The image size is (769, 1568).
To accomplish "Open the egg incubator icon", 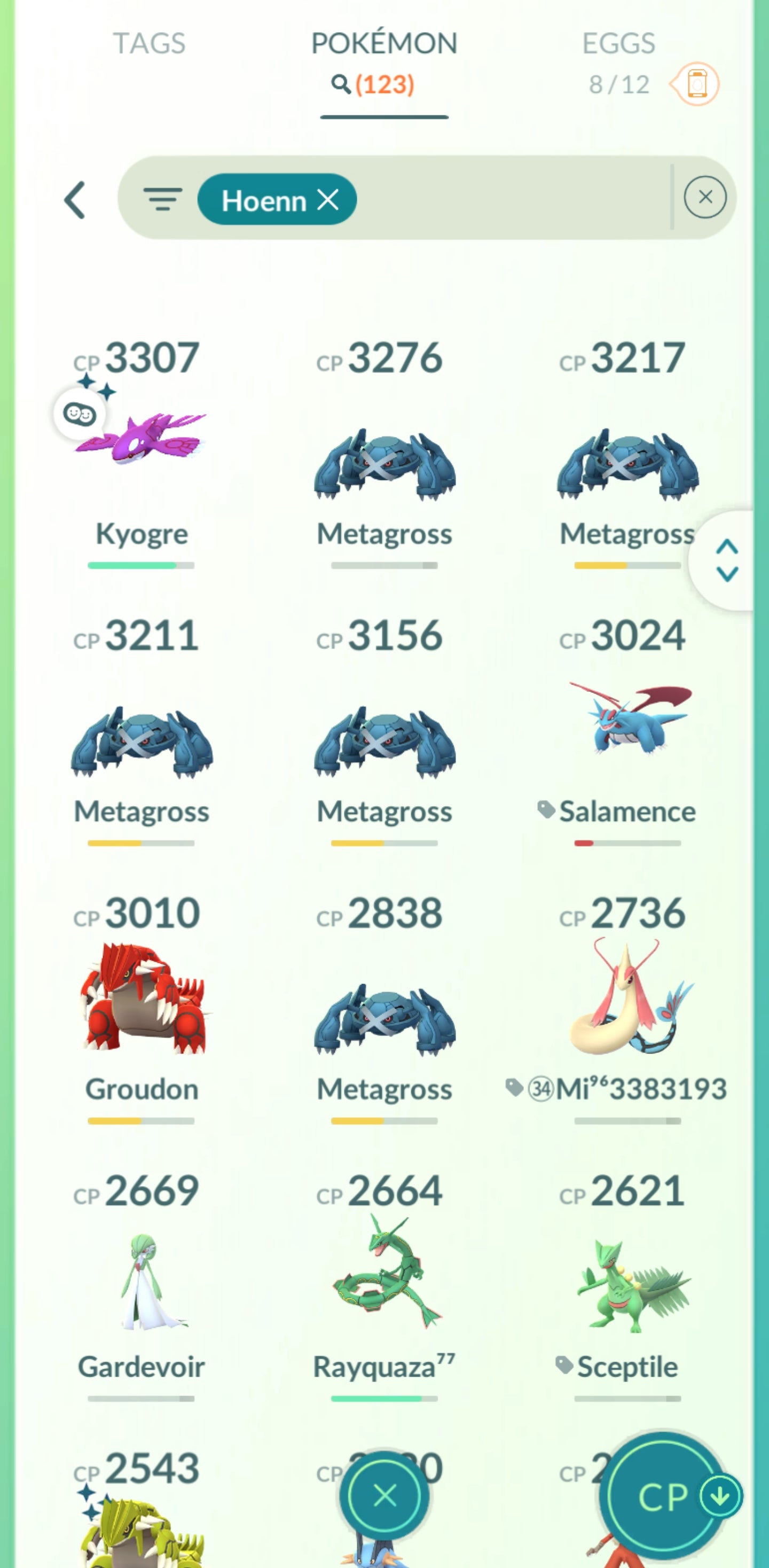I will [696, 84].
